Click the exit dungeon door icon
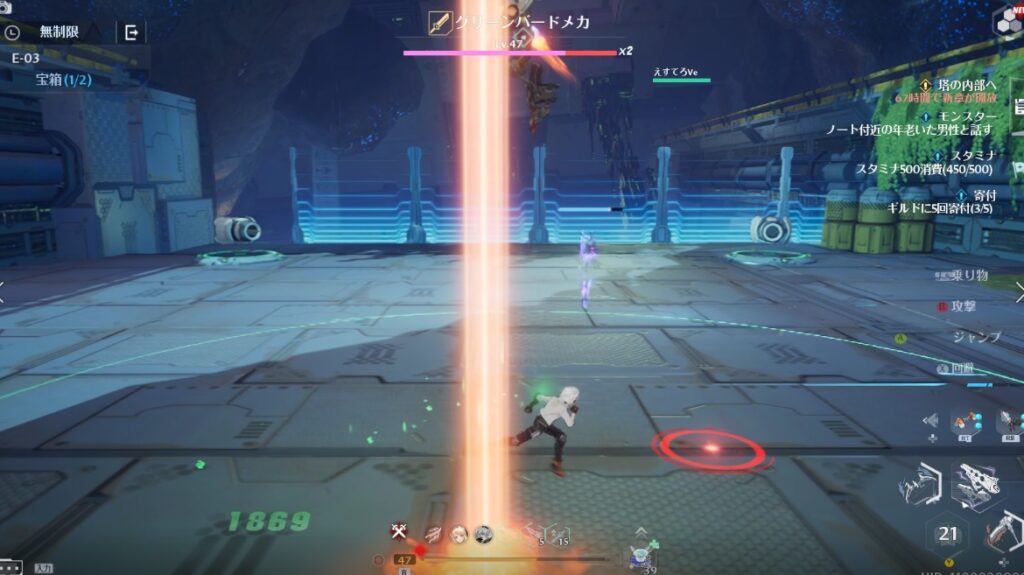 (131, 32)
